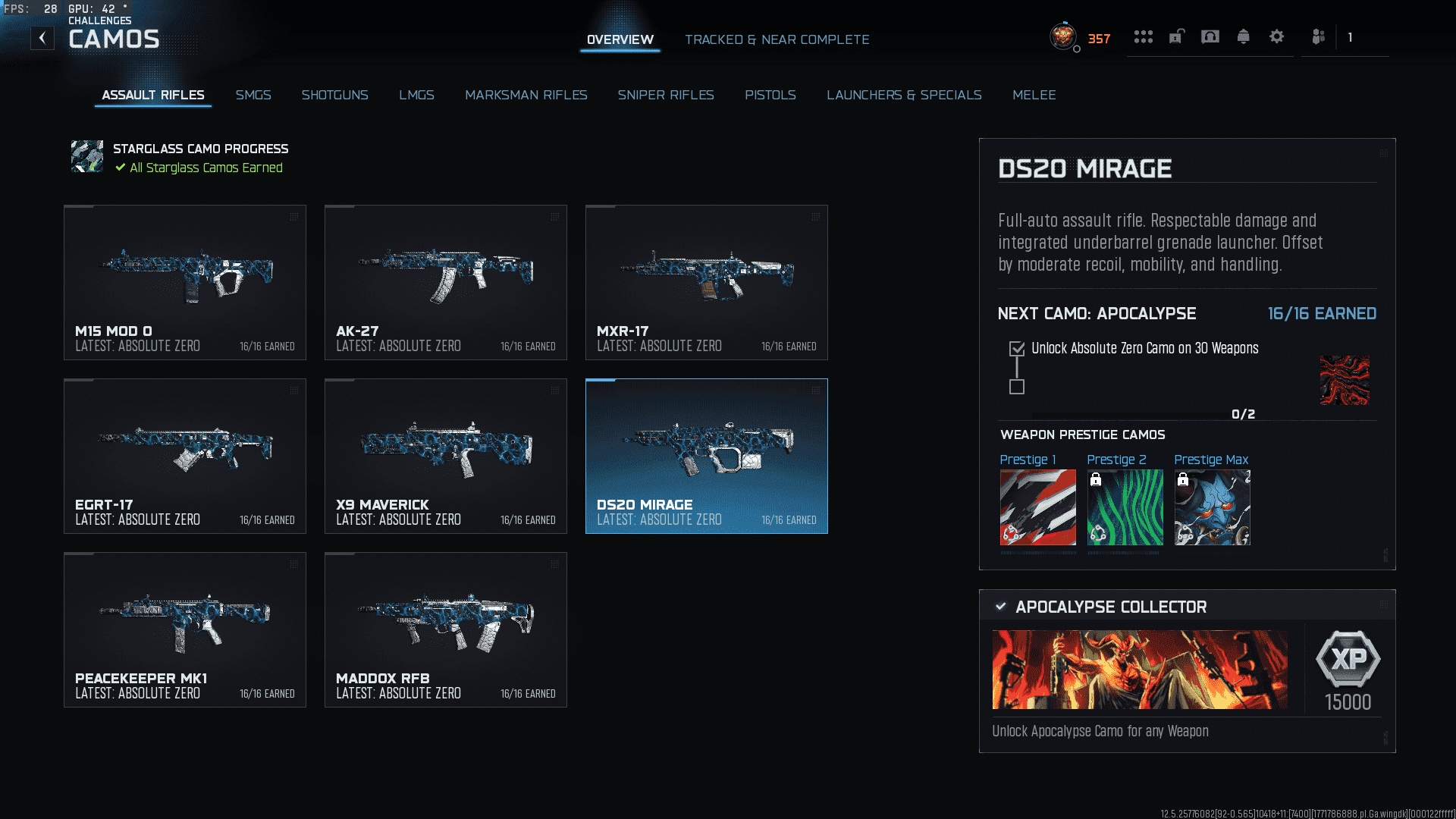Click the grid icon on the M15 Mod 0 card
This screenshot has width=1456, height=819.
tap(293, 216)
